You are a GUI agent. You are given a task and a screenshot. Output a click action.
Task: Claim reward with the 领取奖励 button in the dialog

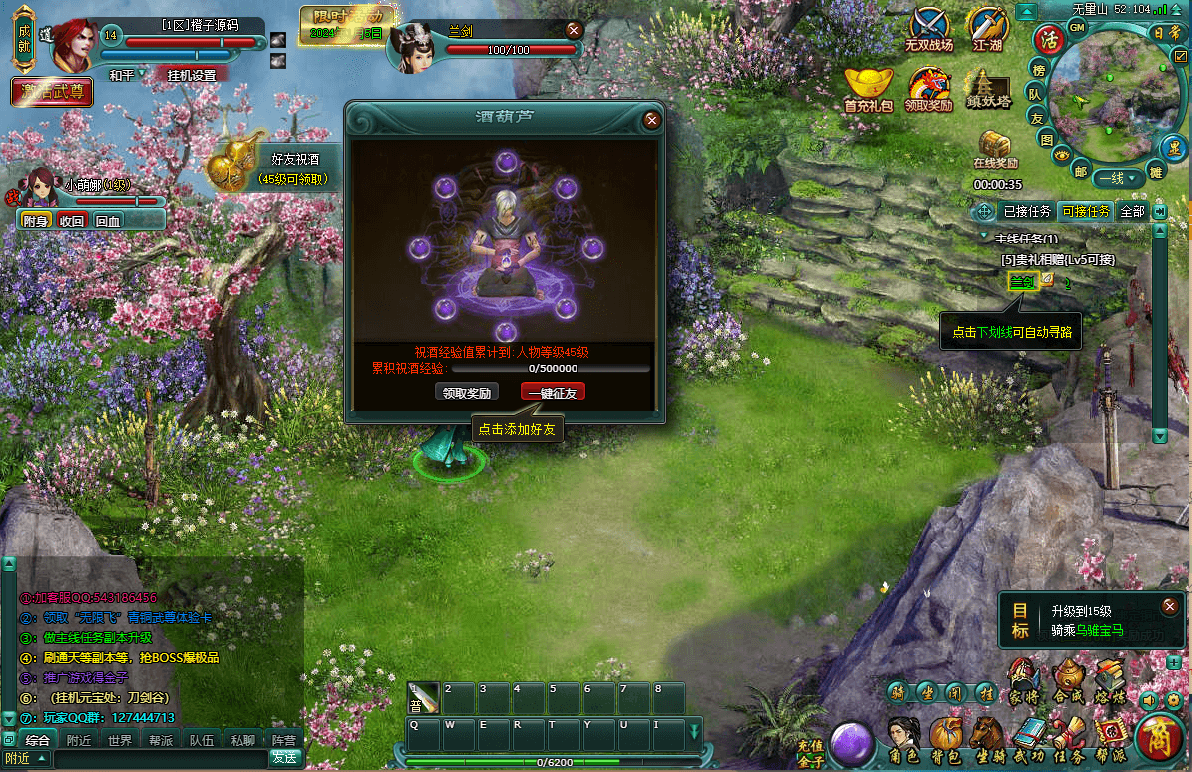click(x=466, y=393)
